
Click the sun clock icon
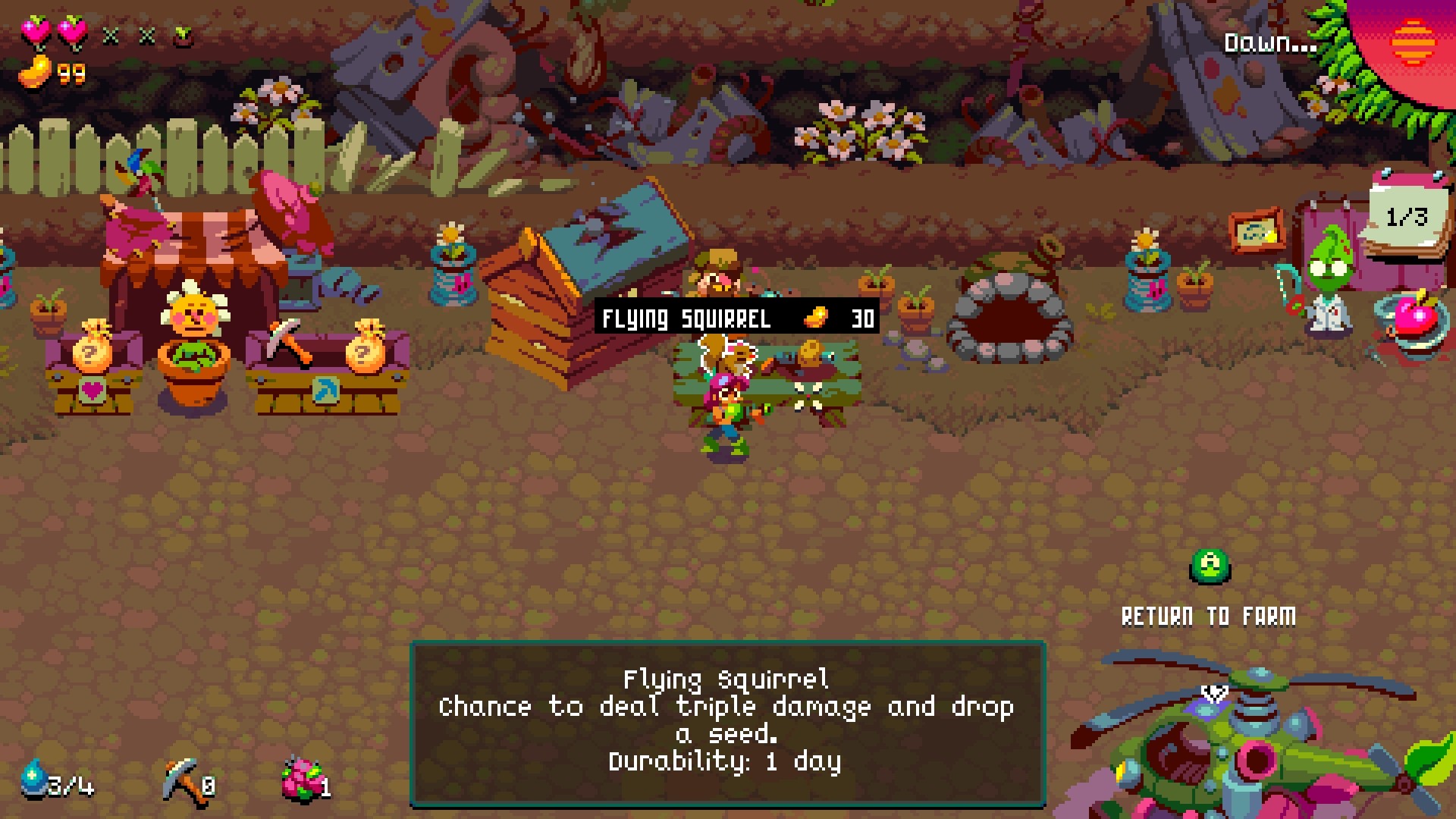tap(1413, 42)
